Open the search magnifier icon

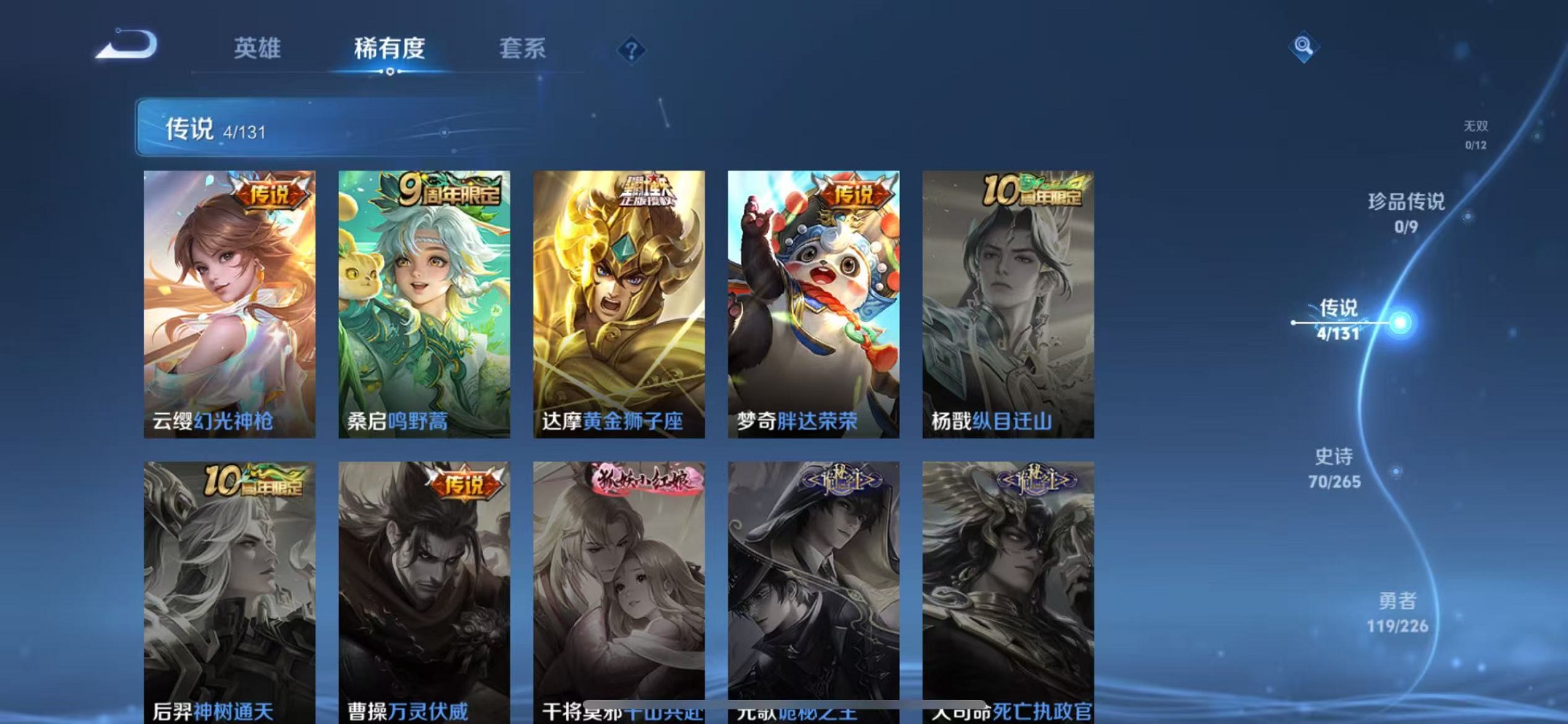(x=1304, y=46)
